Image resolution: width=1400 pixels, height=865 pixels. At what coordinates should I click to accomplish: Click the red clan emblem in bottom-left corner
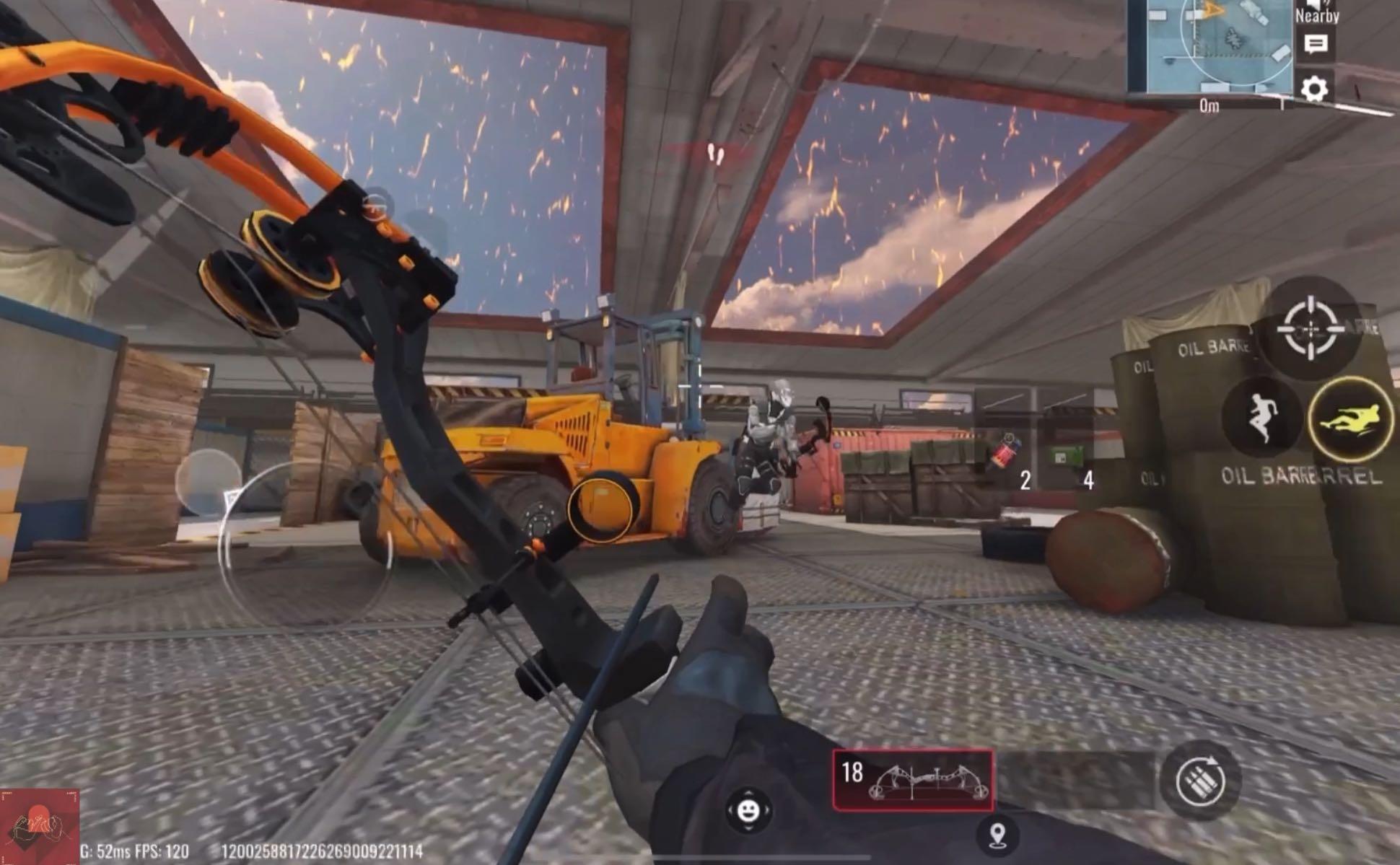pos(40,830)
